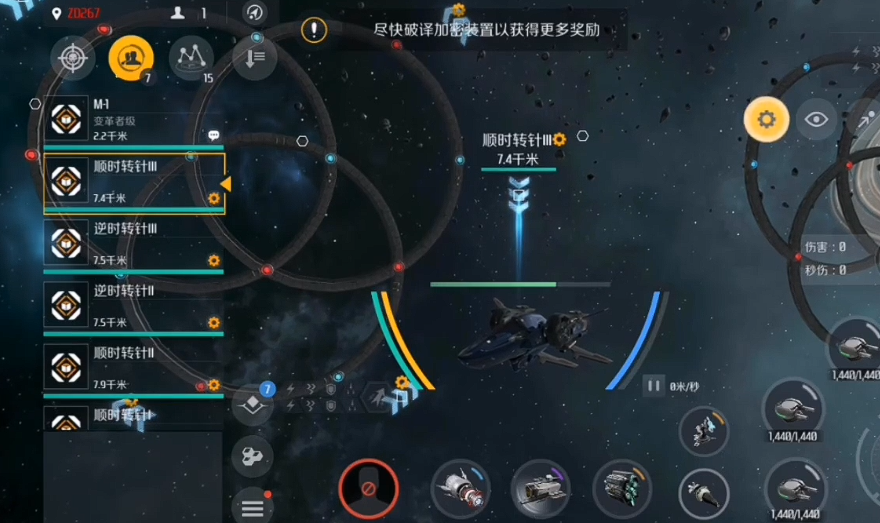
Task: Hit the red stop-ship button
Action: point(368,489)
